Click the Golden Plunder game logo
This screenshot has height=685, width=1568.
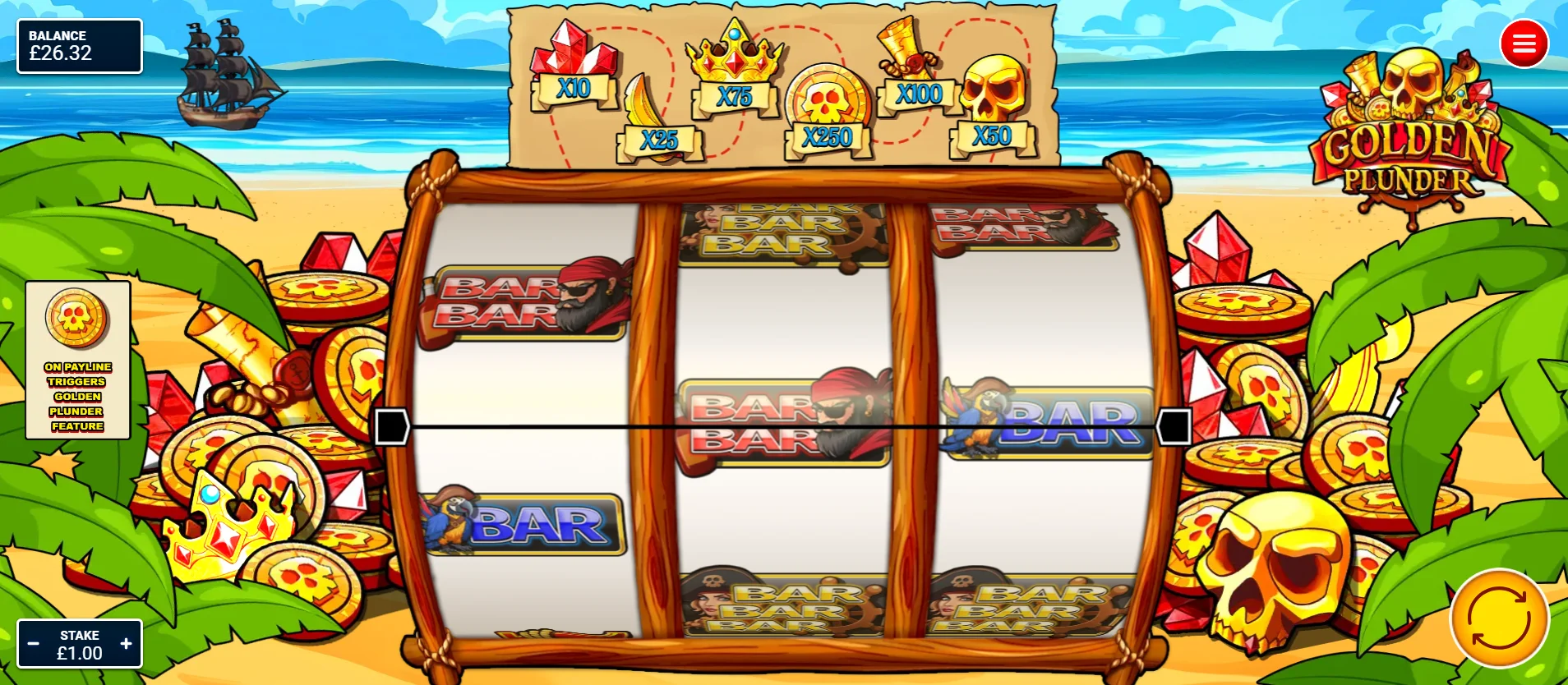pyautogui.click(x=1412, y=123)
